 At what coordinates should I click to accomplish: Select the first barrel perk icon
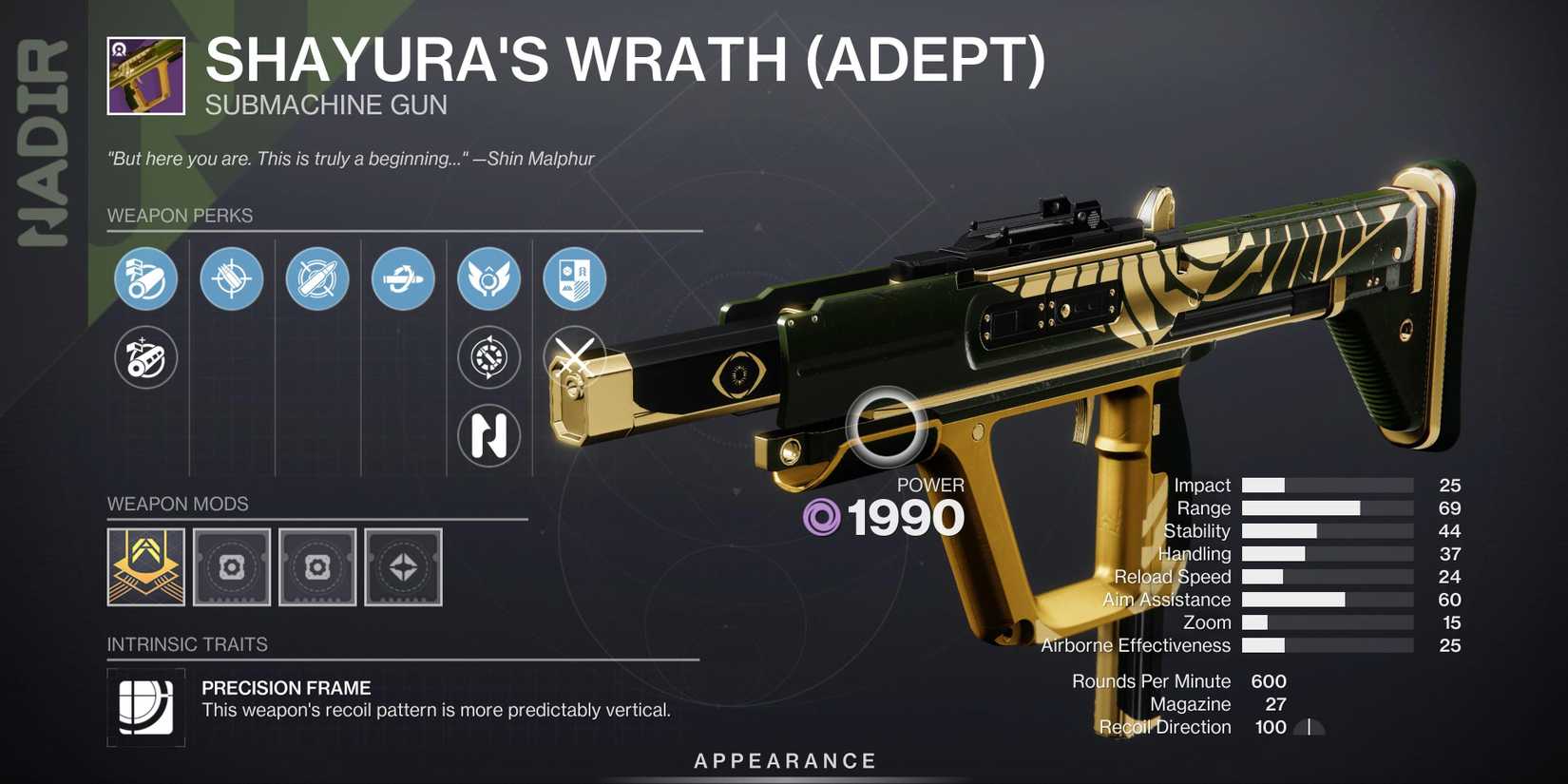click(145, 278)
